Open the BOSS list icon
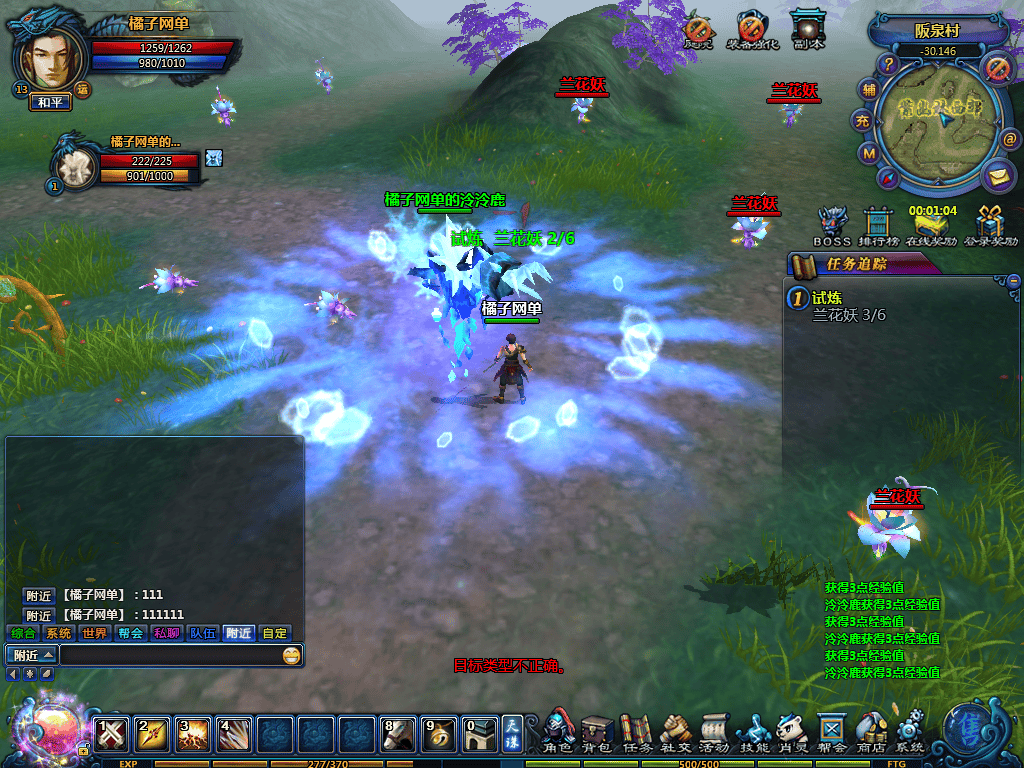The image size is (1024, 768). 832,225
